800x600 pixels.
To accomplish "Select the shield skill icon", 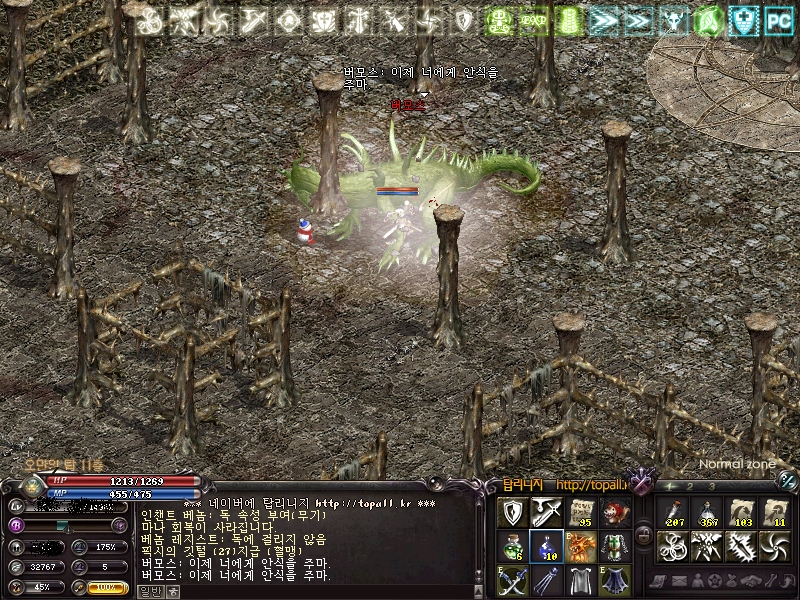I will point(512,513).
